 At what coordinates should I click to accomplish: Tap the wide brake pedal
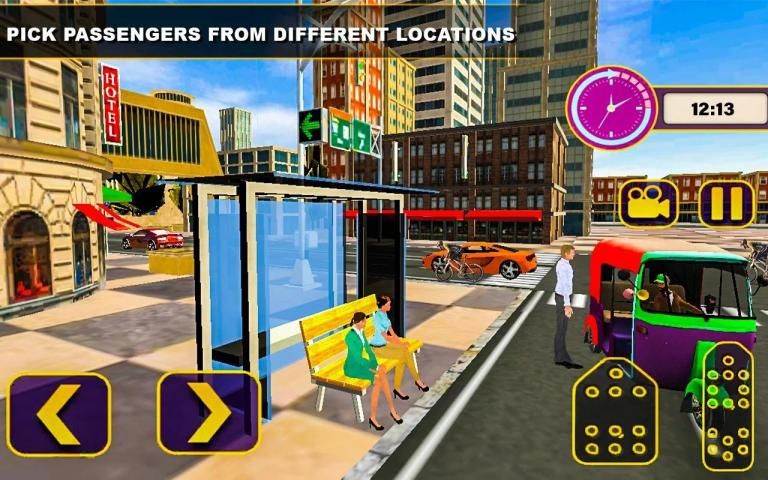coord(614,411)
